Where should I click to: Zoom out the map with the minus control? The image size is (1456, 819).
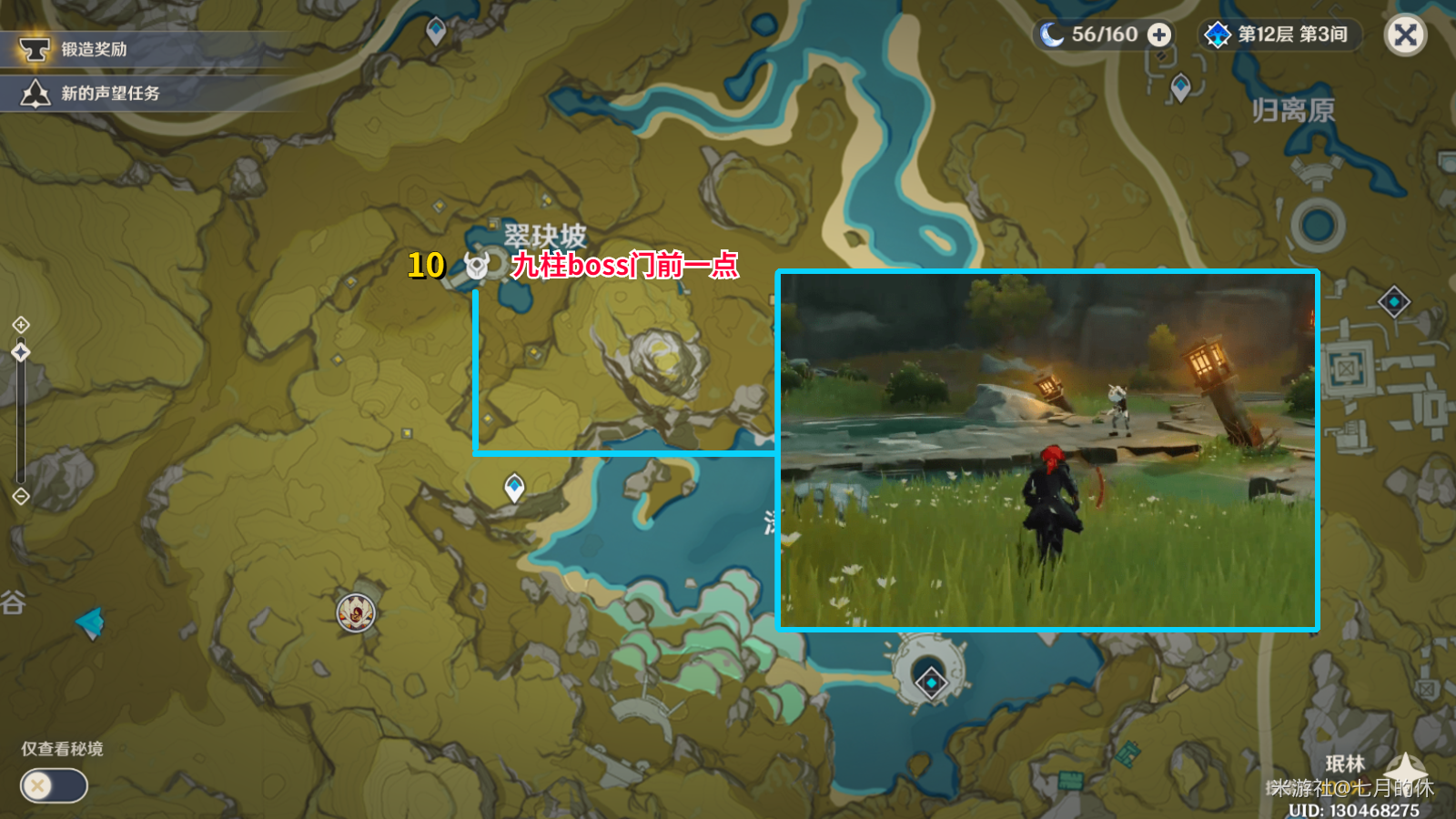(x=21, y=496)
